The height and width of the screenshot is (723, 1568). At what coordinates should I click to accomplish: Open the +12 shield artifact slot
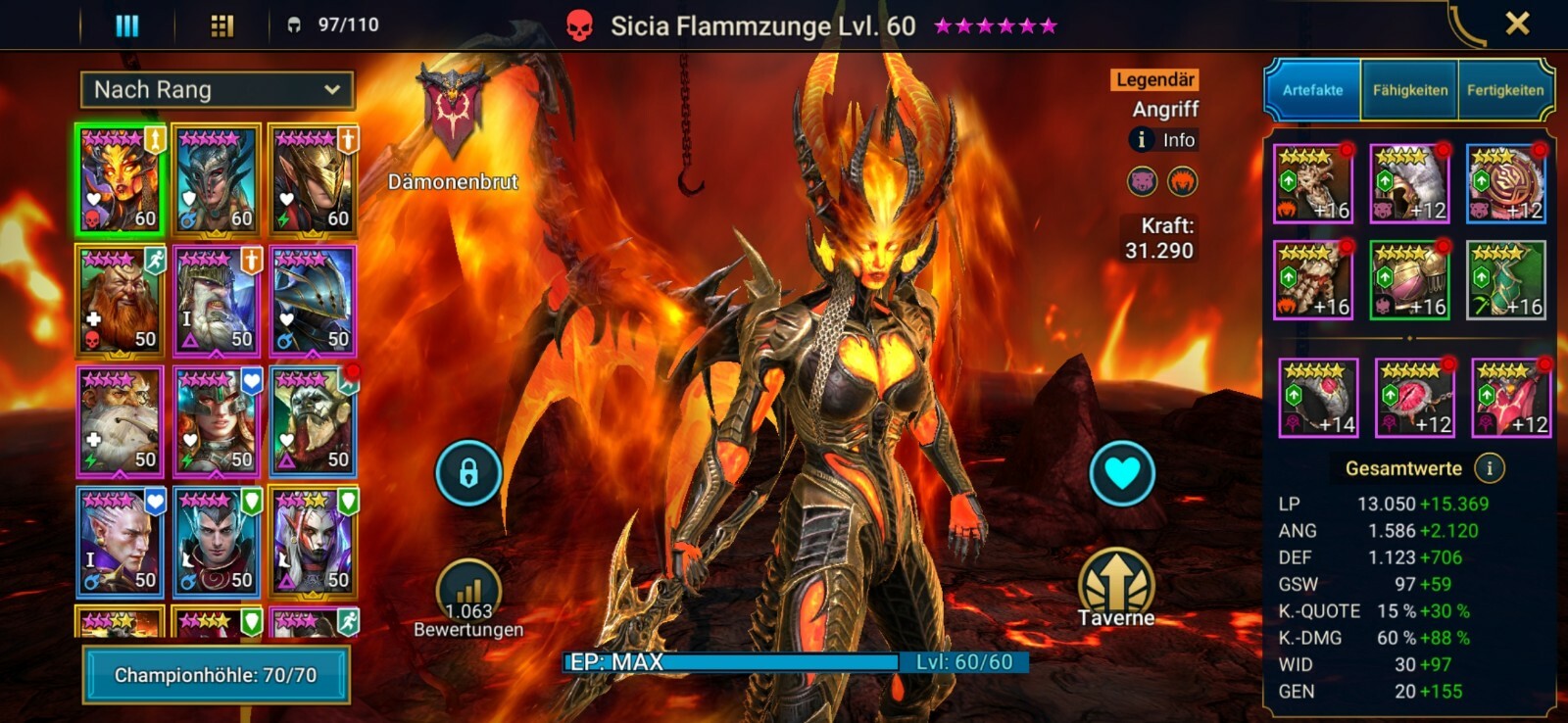(x=1505, y=183)
